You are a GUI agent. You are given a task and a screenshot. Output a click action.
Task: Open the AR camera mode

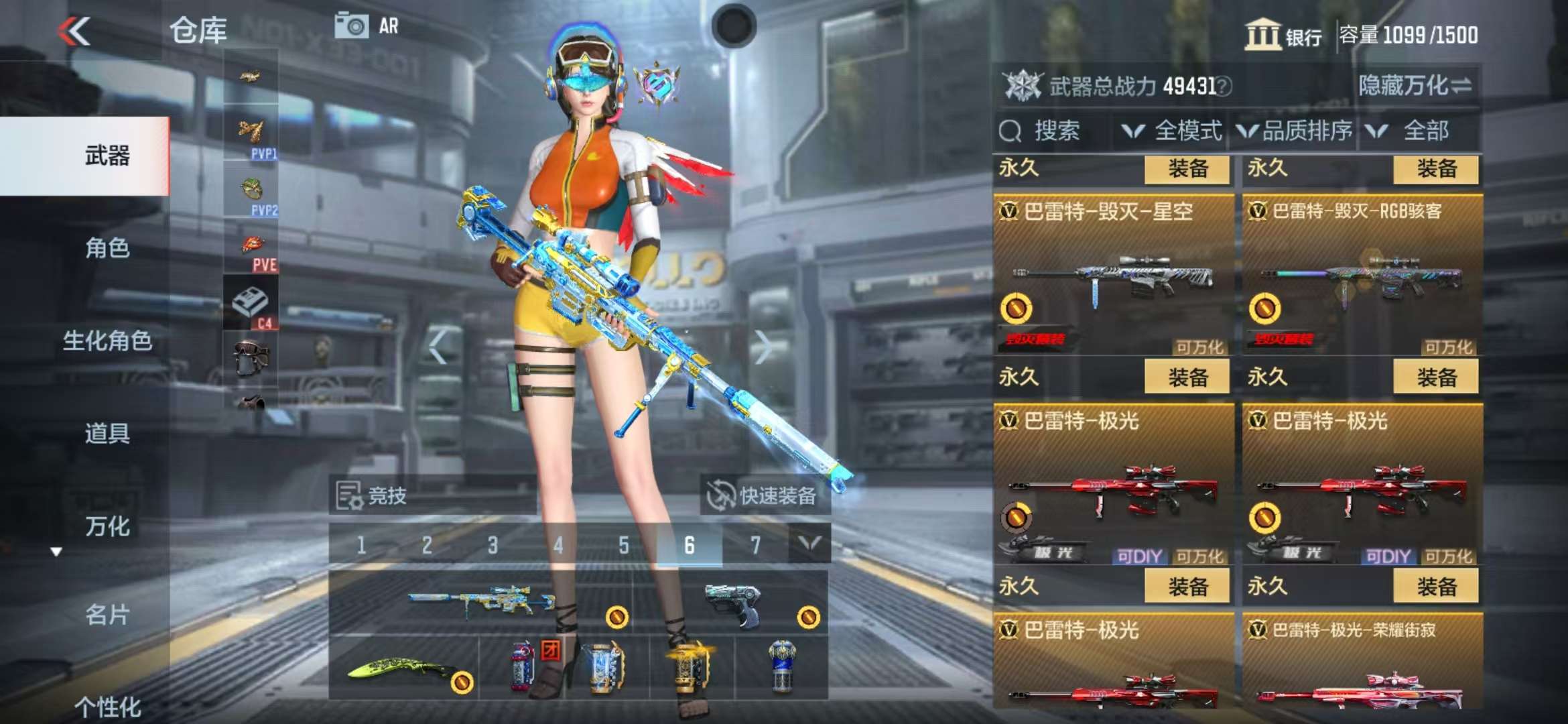[367, 27]
